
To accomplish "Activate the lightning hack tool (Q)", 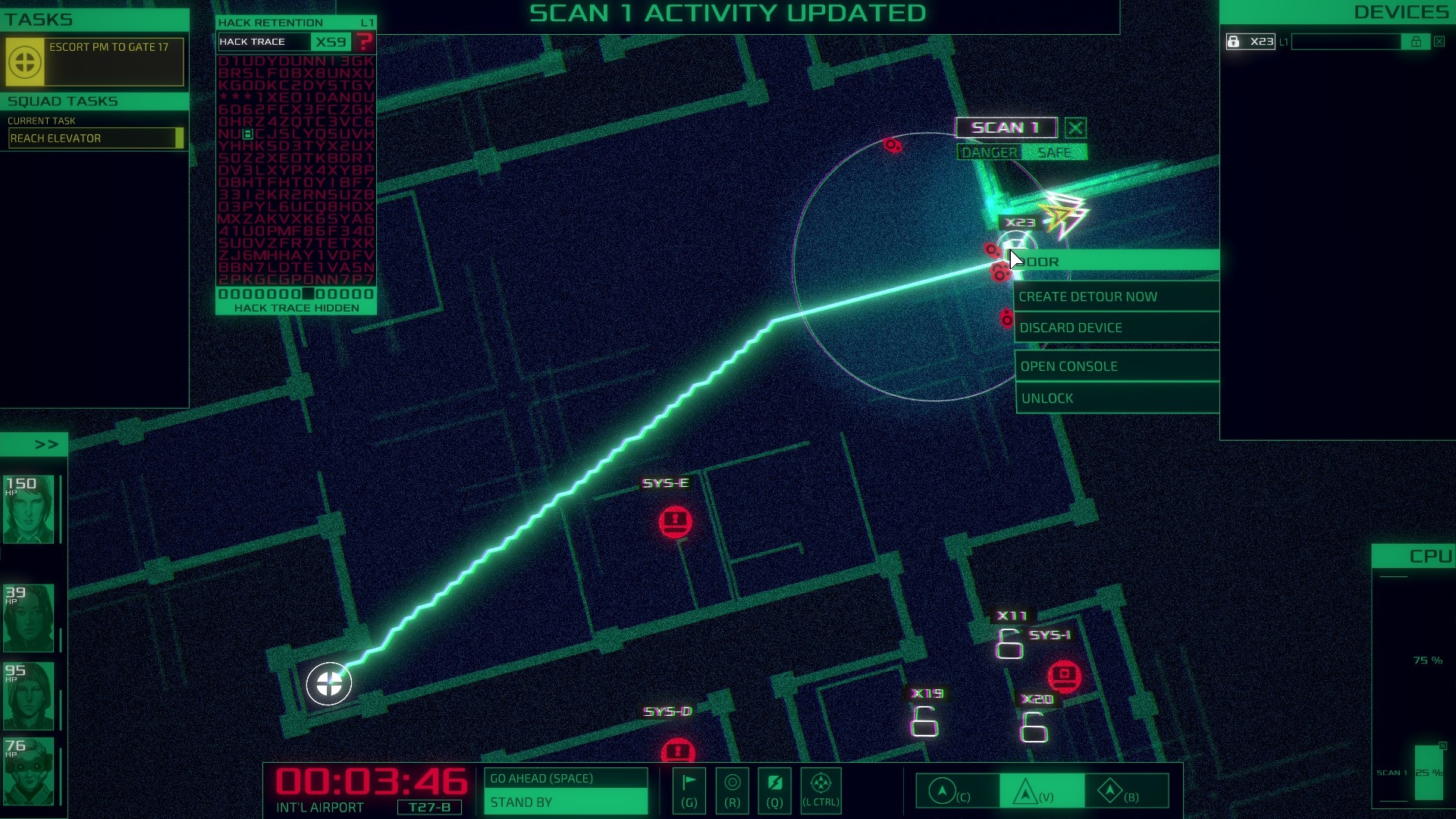I will coord(774,791).
